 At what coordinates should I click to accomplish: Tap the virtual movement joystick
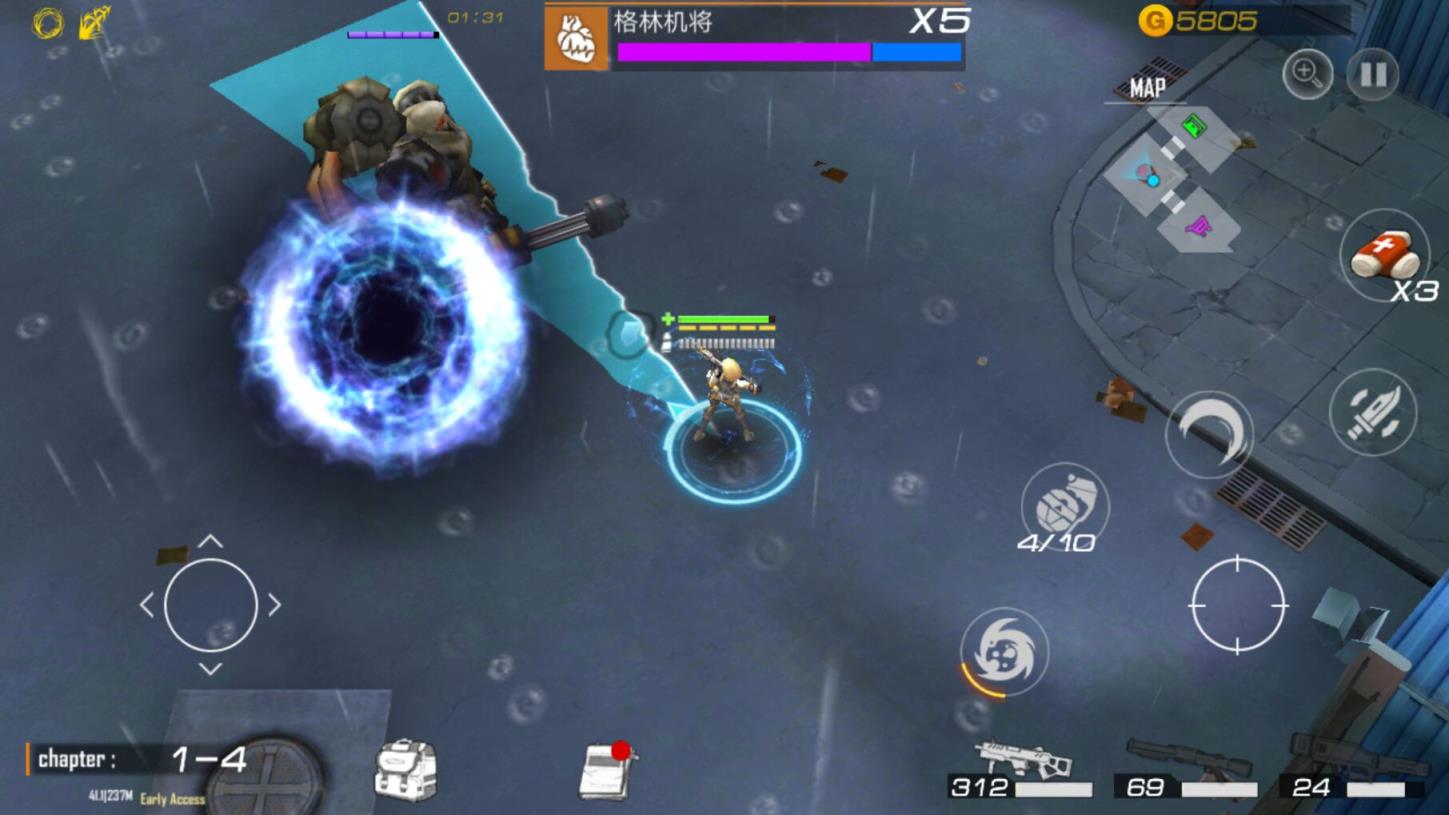[210, 605]
